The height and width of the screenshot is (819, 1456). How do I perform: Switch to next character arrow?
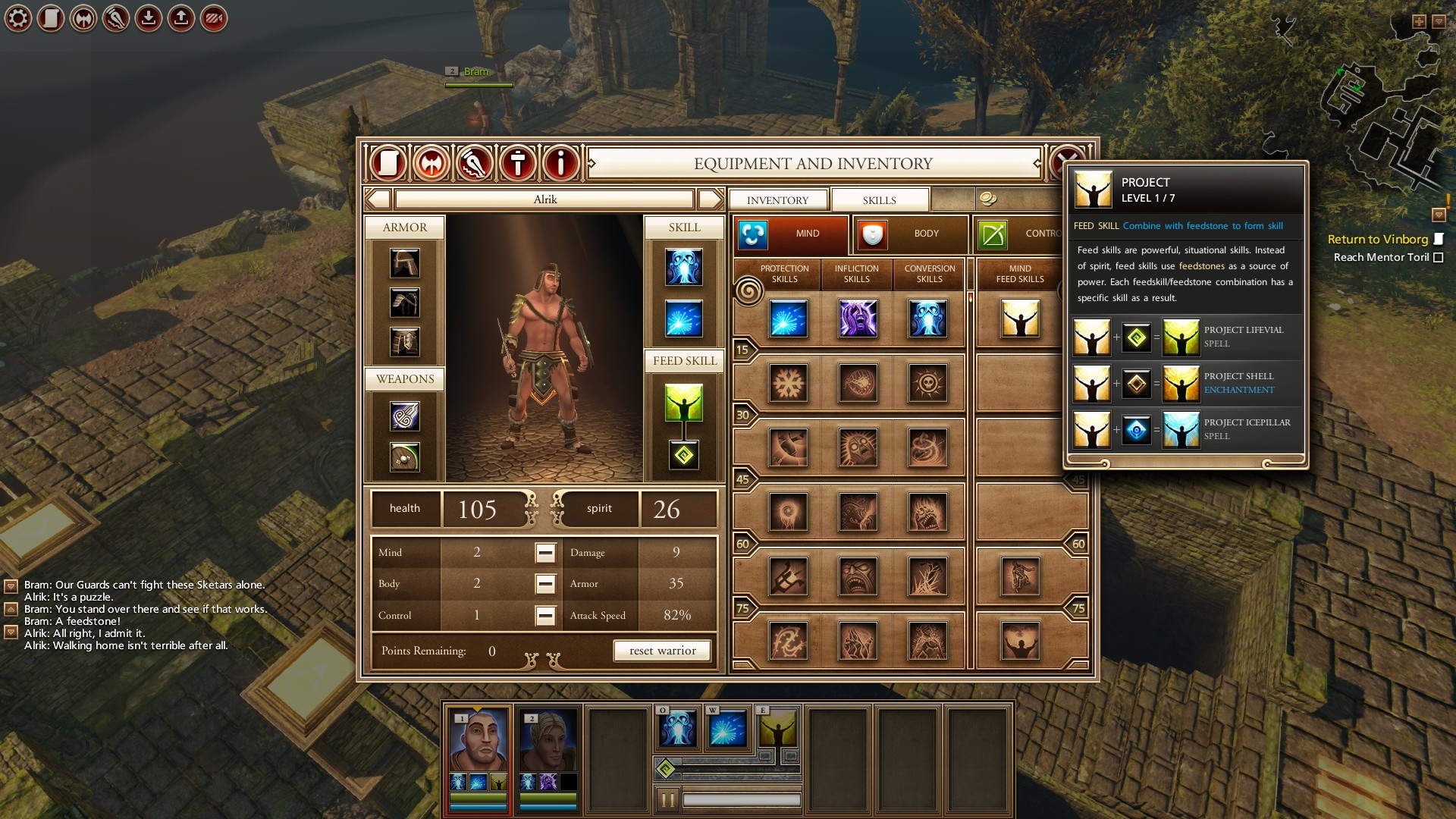pyautogui.click(x=710, y=199)
